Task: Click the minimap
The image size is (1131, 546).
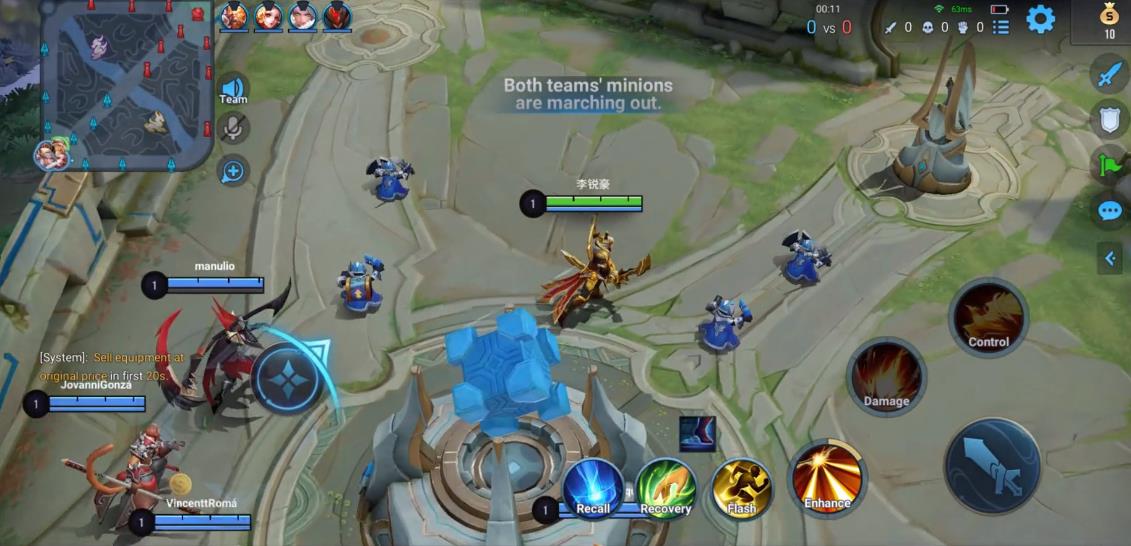Action: click(128, 85)
